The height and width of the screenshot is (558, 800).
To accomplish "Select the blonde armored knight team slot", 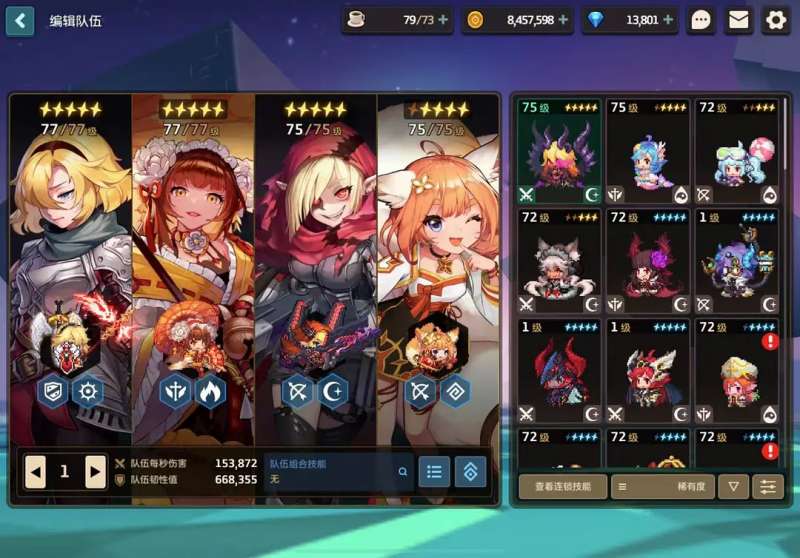I will click(x=70, y=260).
